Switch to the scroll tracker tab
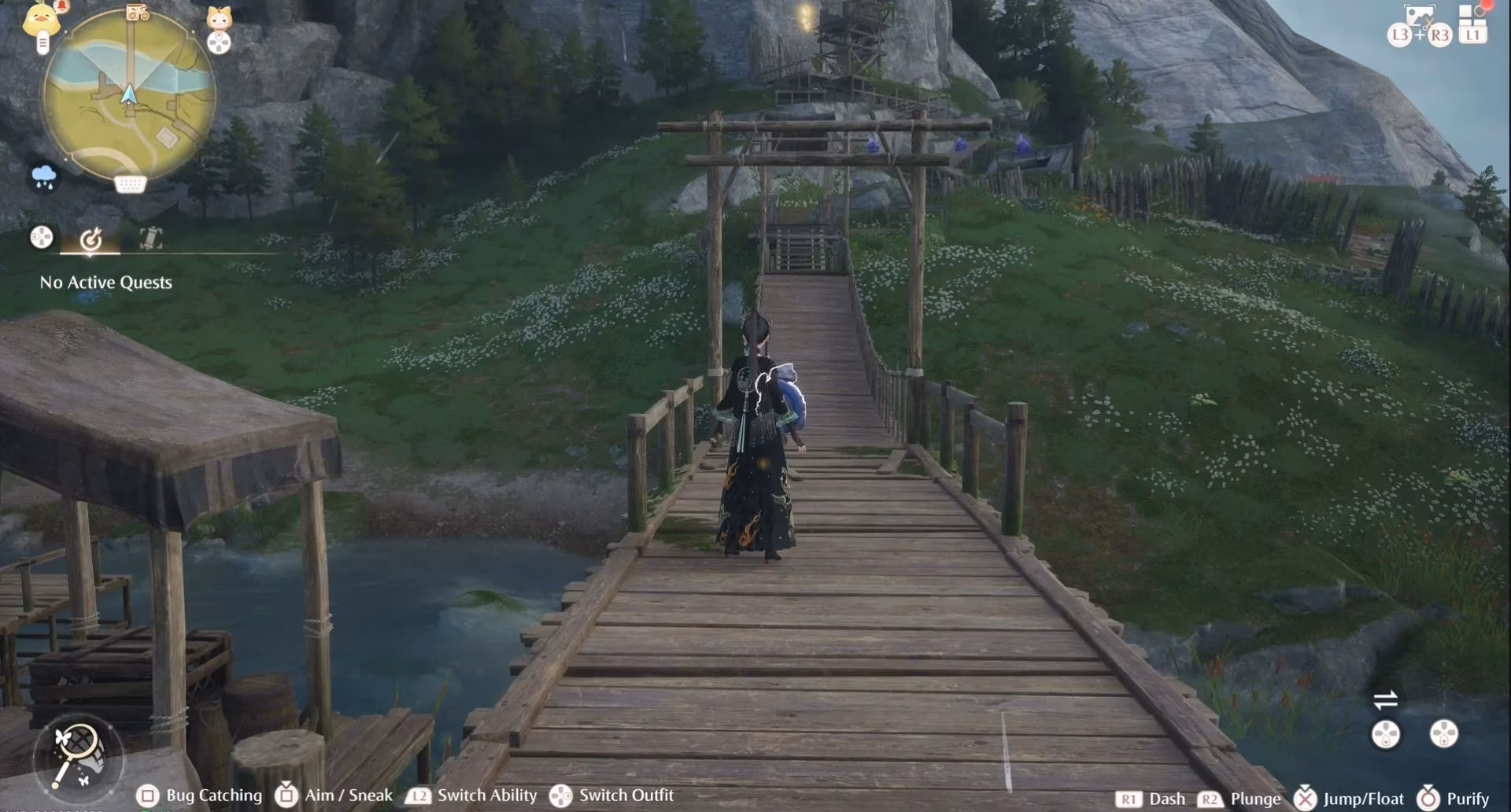Screen dimensions: 1511x812 [x=150, y=238]
